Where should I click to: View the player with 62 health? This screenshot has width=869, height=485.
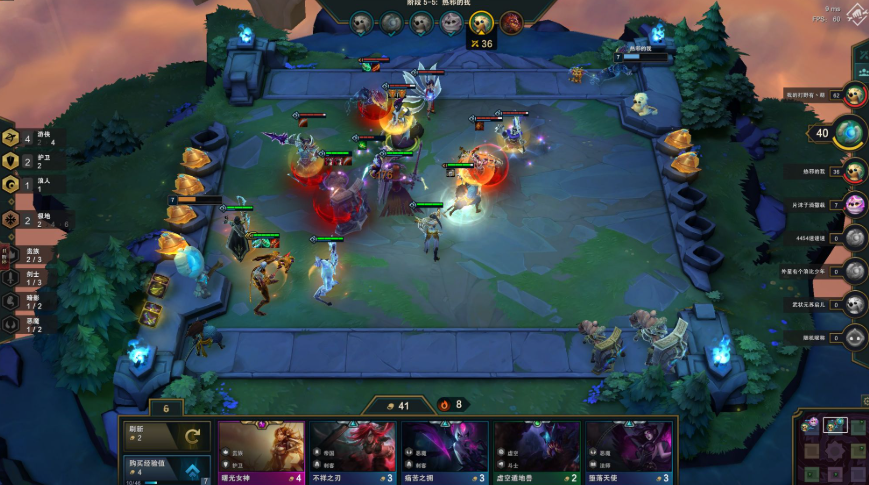[x=853, y=95]
